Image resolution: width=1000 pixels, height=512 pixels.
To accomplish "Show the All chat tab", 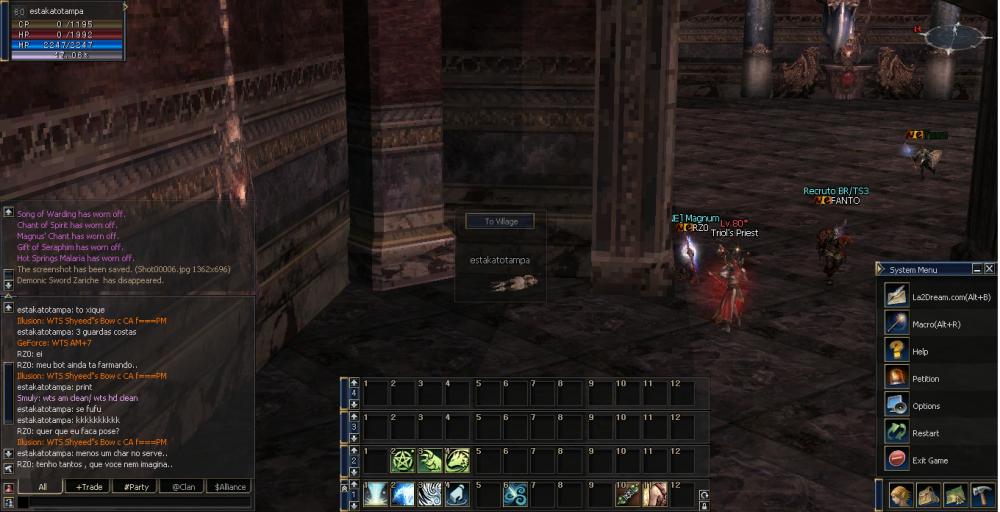I will tap(43, 487).
